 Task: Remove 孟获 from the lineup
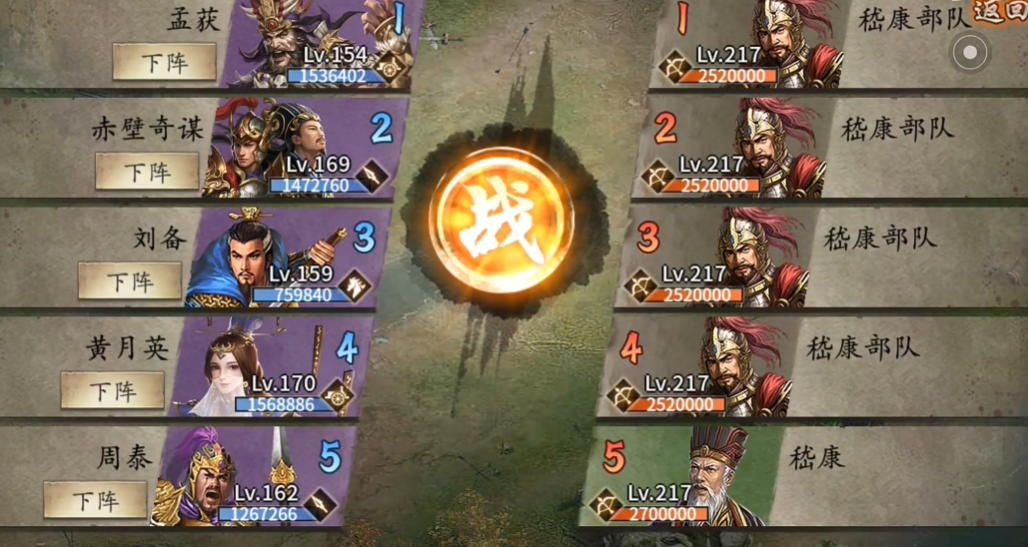pos(164,62)
